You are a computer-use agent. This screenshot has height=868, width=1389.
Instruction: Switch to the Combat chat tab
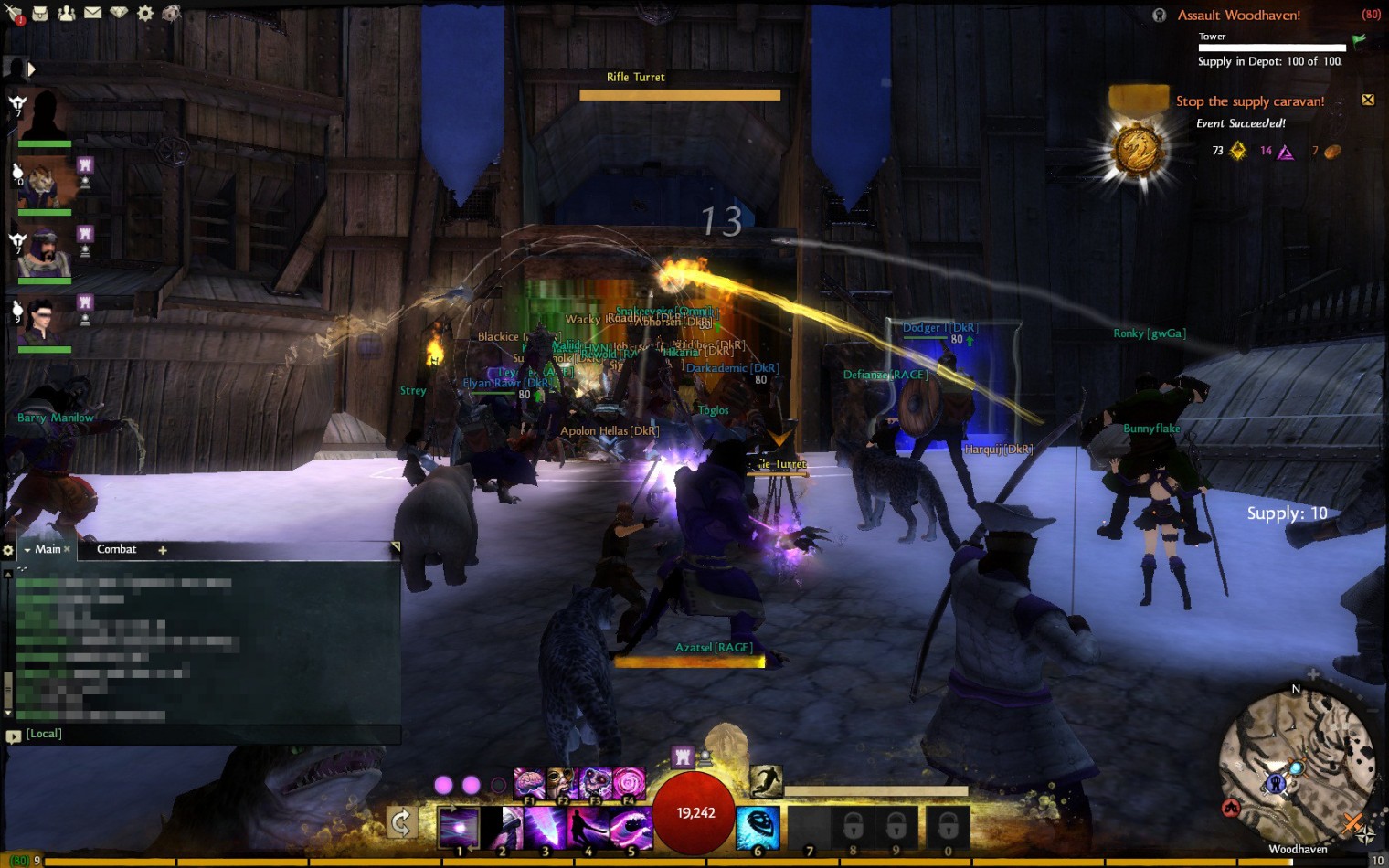pos(116,549)
